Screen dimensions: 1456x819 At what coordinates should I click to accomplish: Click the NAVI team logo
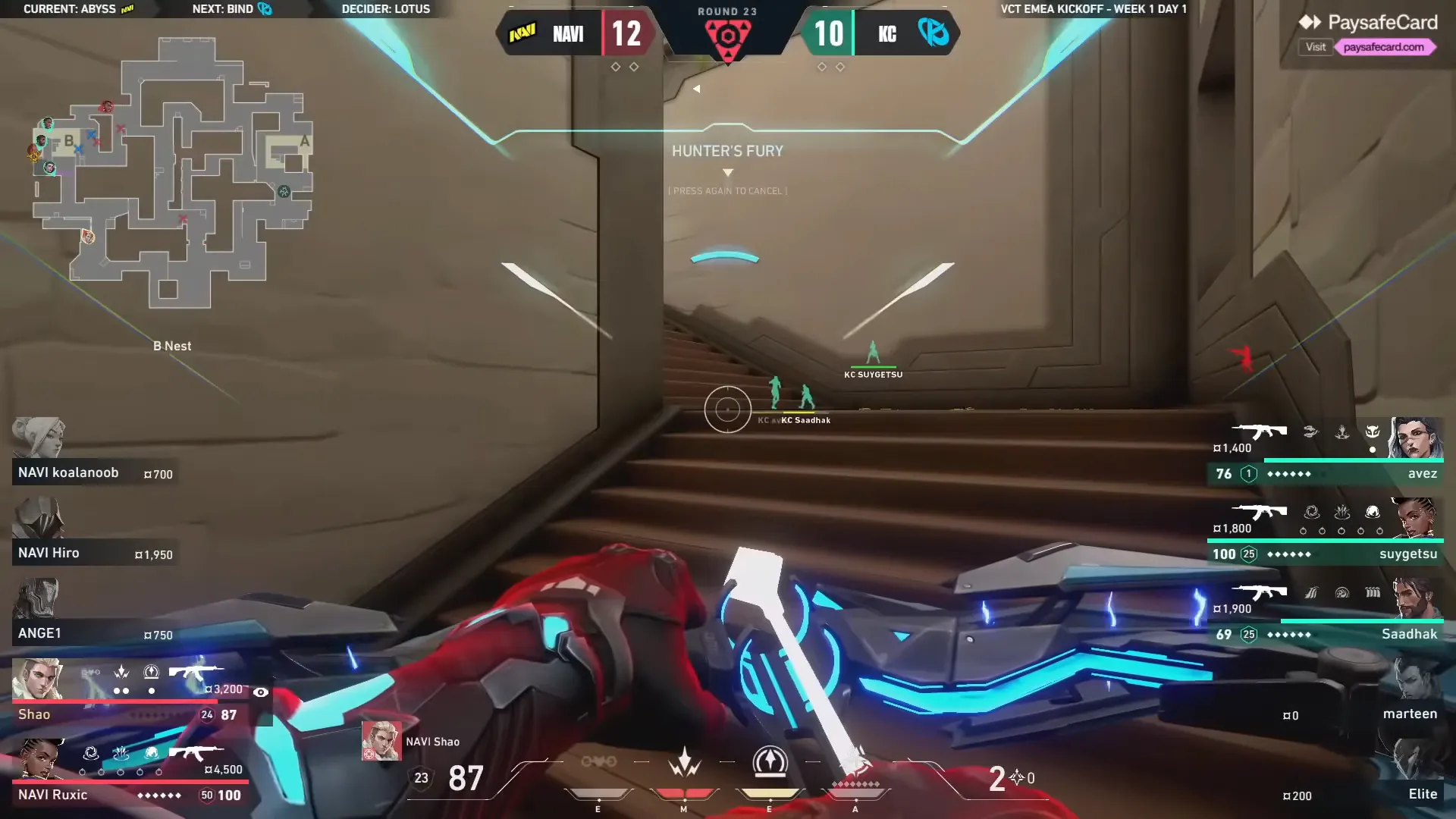[x=522, y=33]
